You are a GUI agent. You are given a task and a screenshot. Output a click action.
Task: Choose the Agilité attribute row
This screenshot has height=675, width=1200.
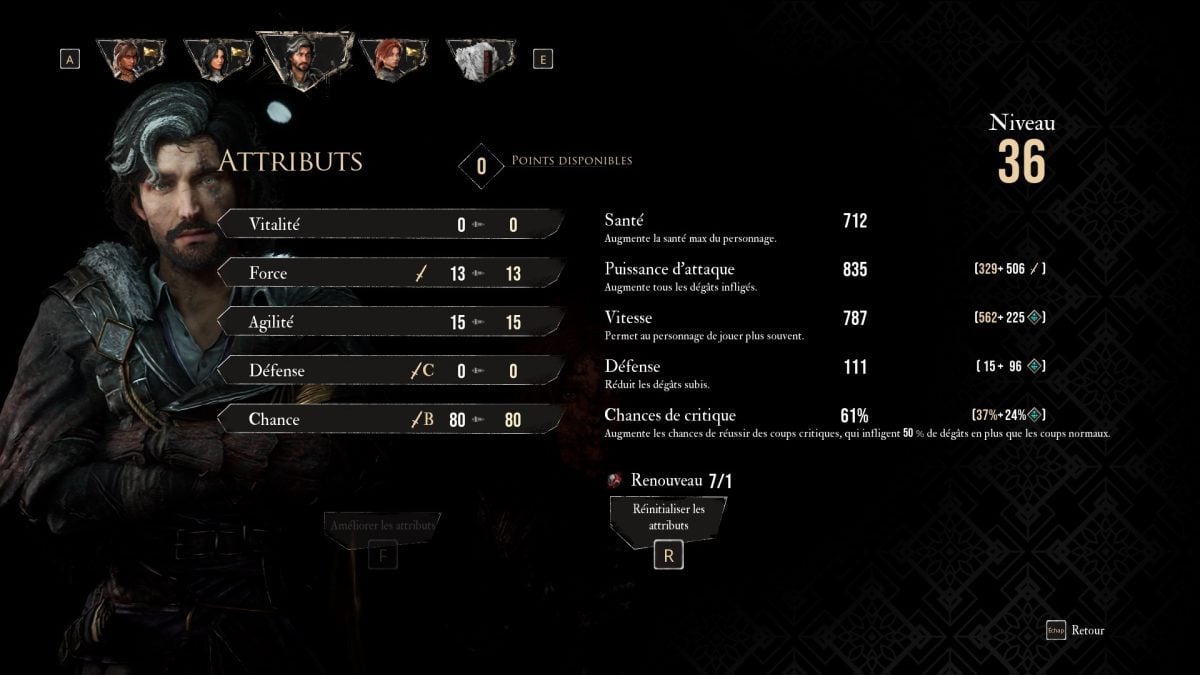390,322
